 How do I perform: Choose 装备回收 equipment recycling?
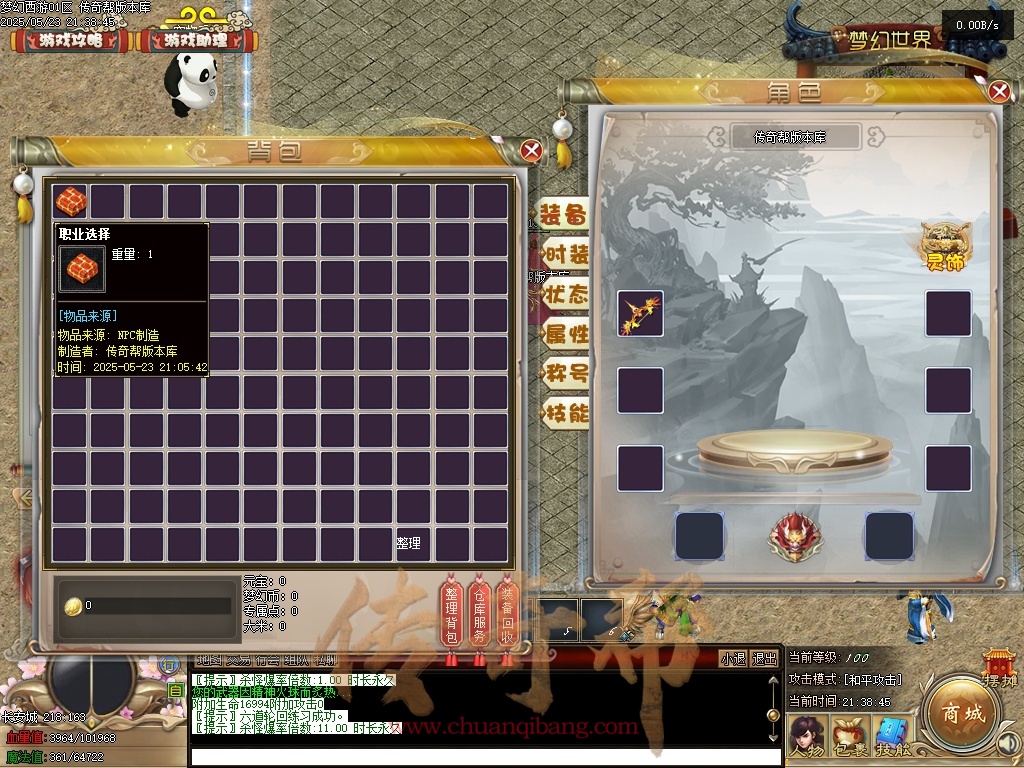tap(507, 614)
